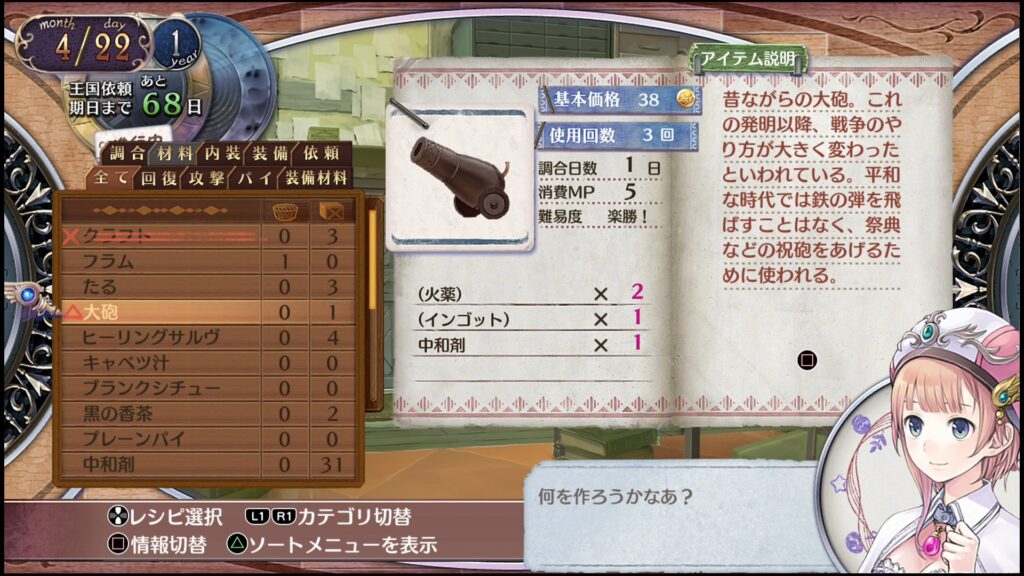The width and height of the screenshot is (1024, 576).
Task: Choose the フラム recipe
Action: 160,261
